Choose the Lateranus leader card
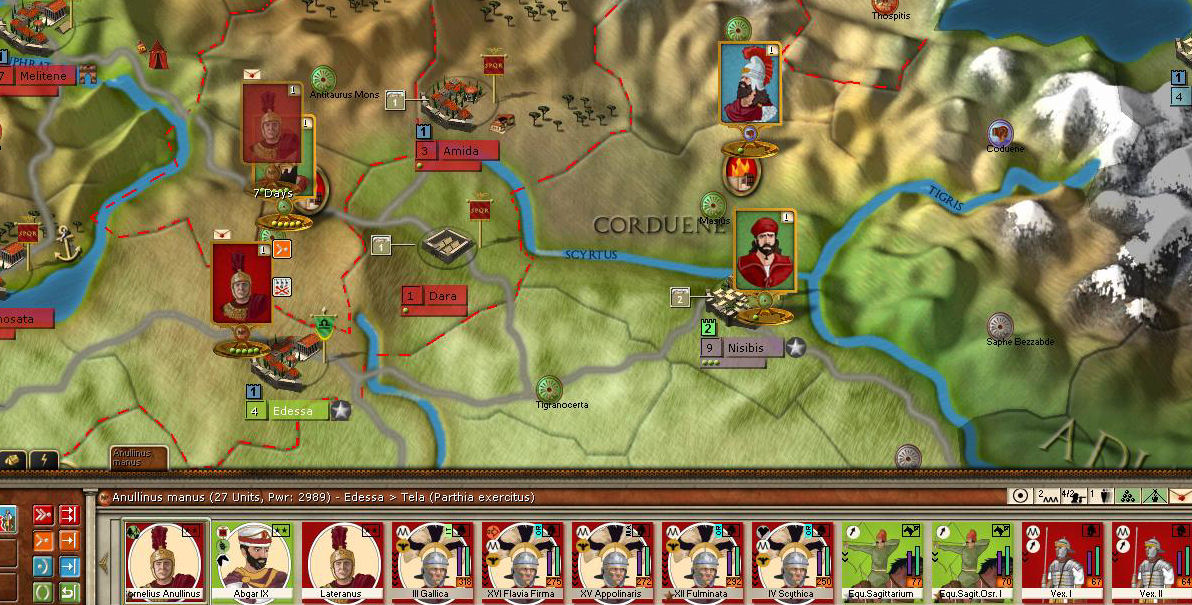The height and width of the screenshot is (605, 1192). pyautogui.click(x=344, y=560)
